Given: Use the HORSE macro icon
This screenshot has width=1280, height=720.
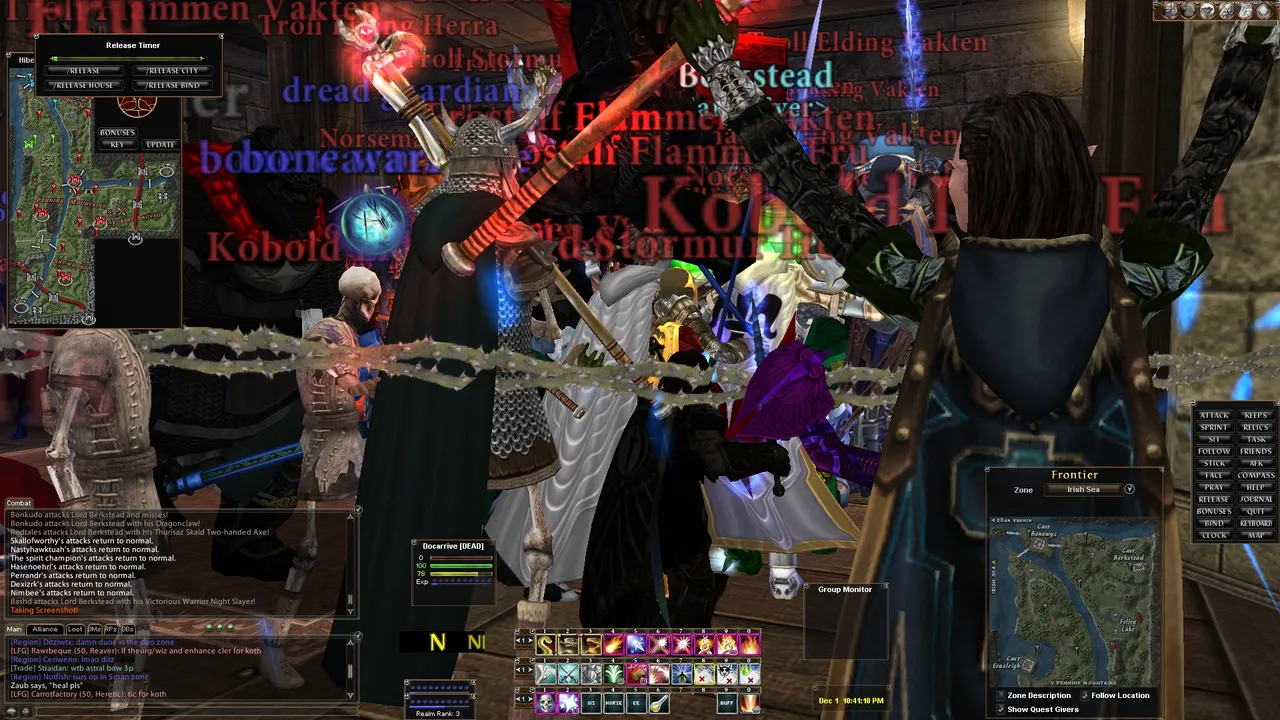Looking at the screenshot, I should coord(613,703).
